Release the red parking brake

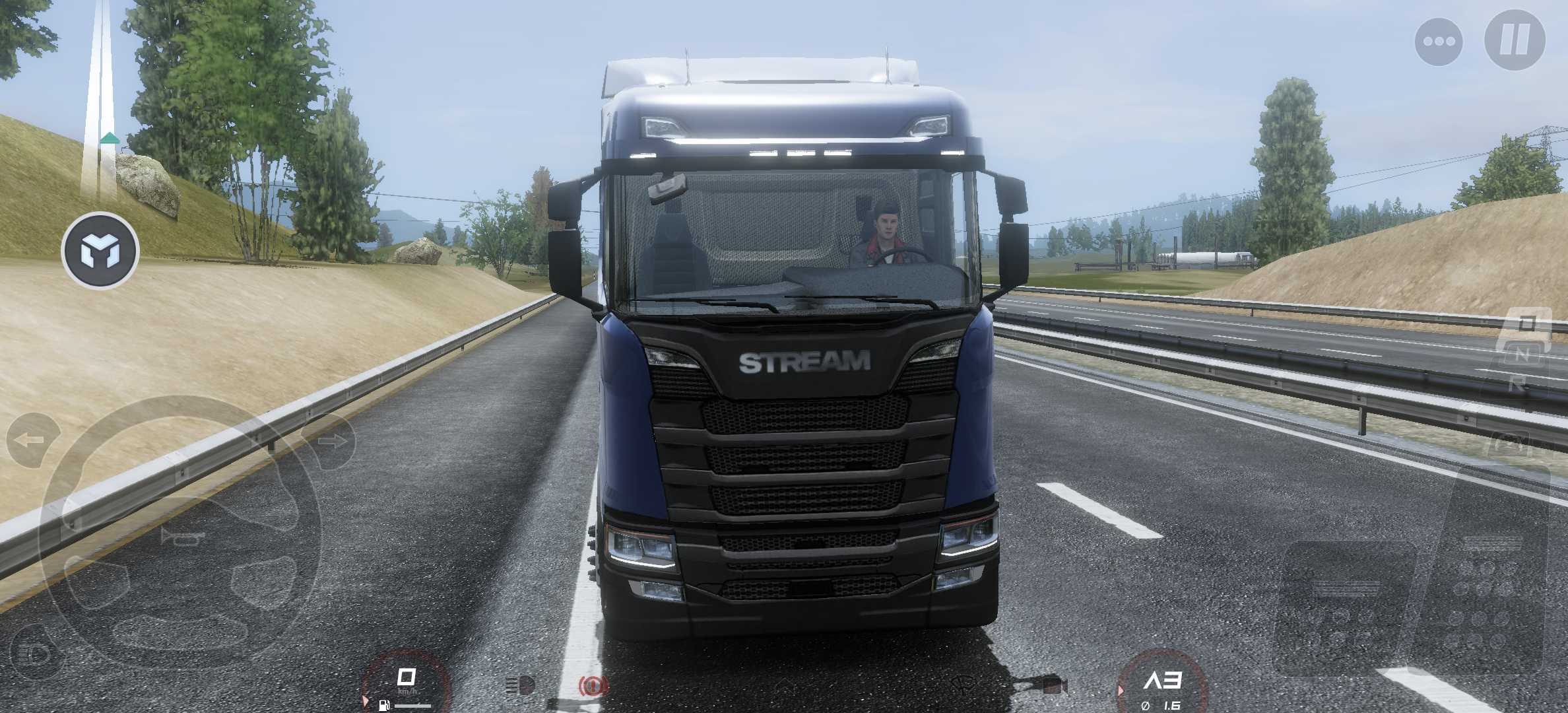pos(593,687)
